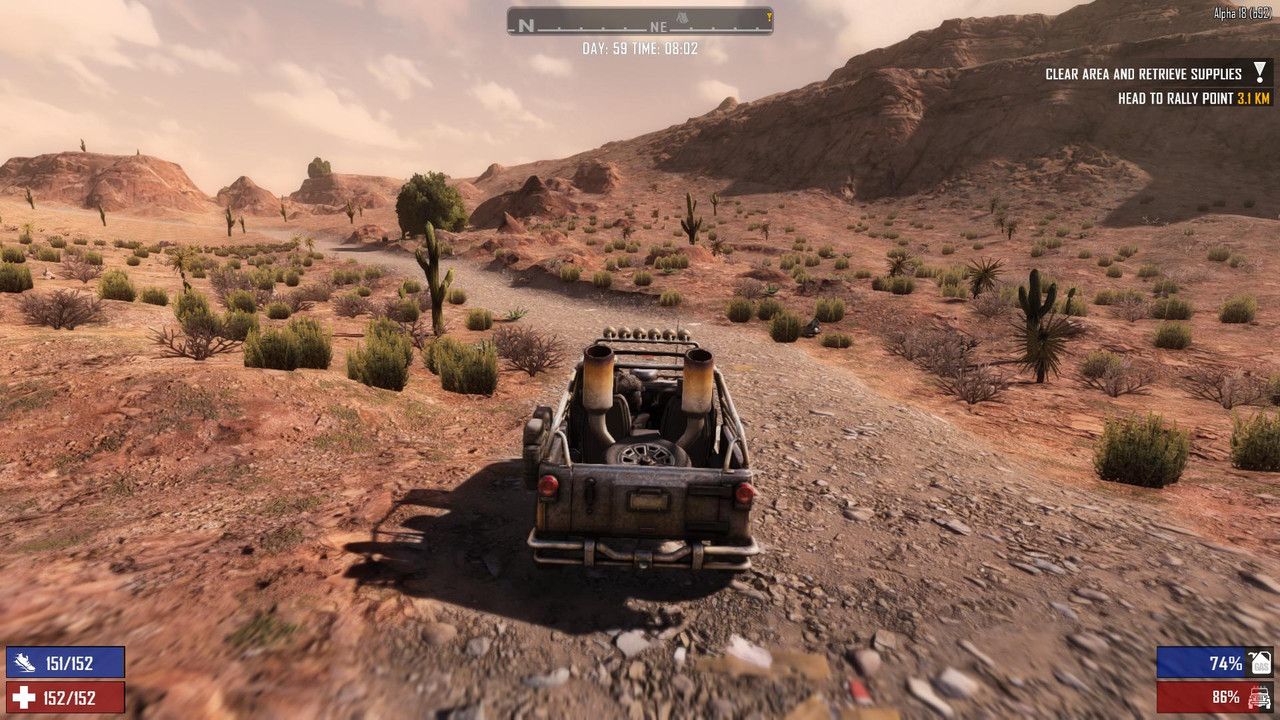Click the compass bar at top
This screenshot has height=720, width=1280.
click(640, 21)
